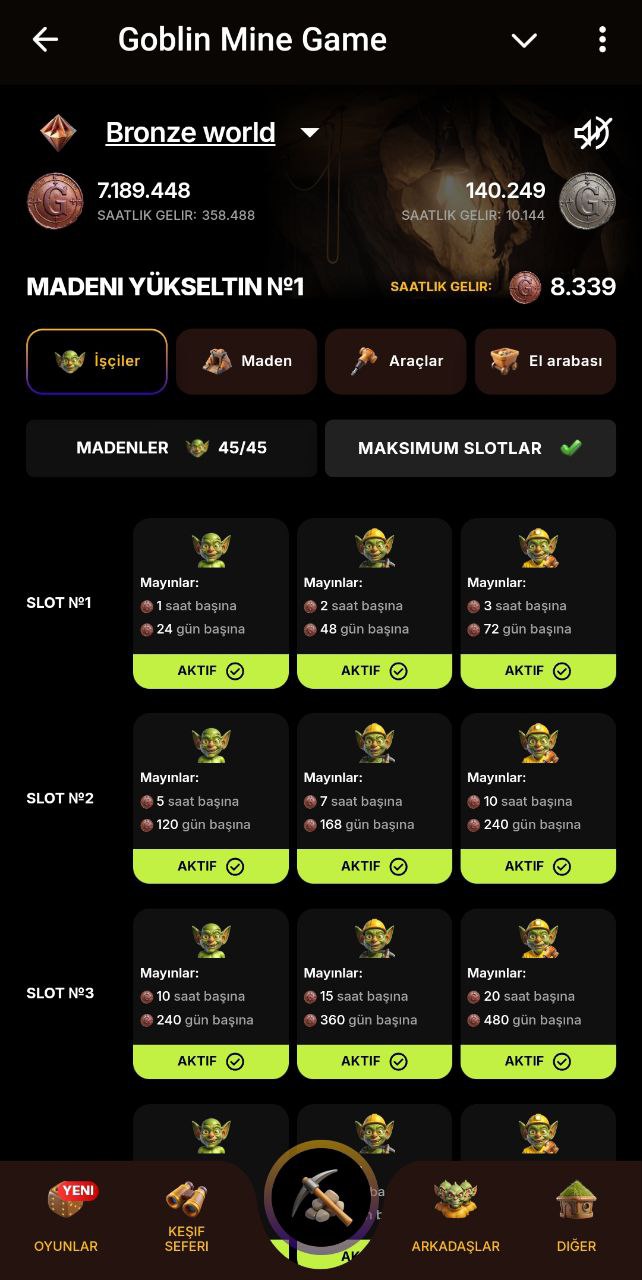Viewport: 642px width, 1280px height.
Task: Select the El arabası tab
Action: (545, 361)
